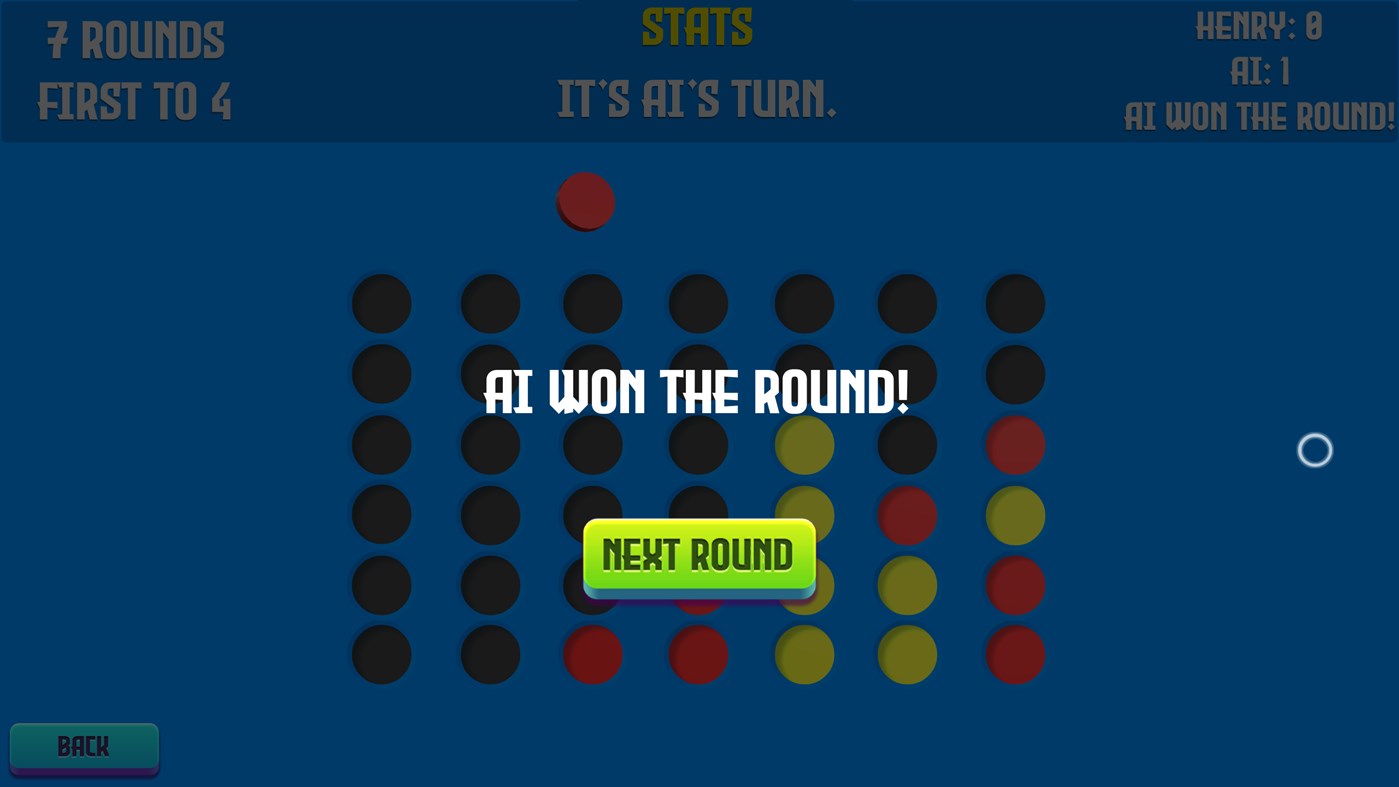This screenshot has height=787, width=1399.
Task: Click Henry's score in the top right
Action: pos(1258,26)
